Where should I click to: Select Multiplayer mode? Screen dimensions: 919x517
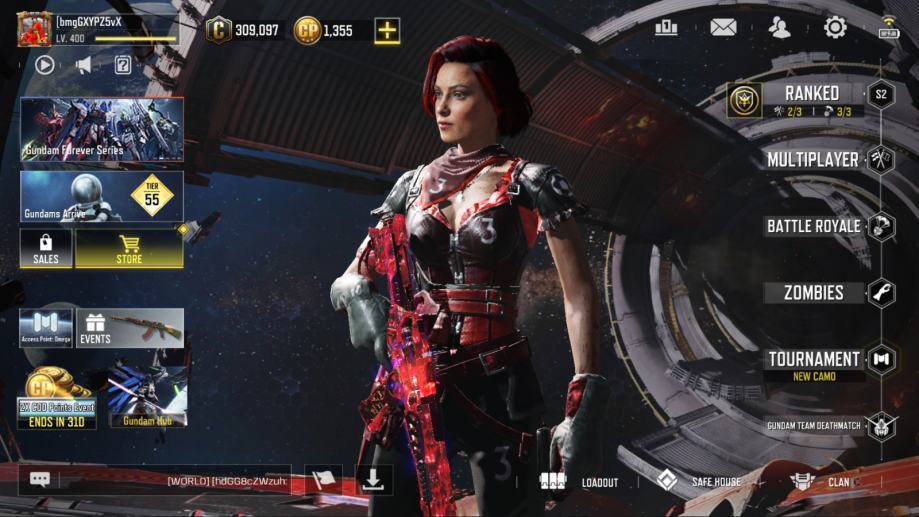tap(812, 159)
